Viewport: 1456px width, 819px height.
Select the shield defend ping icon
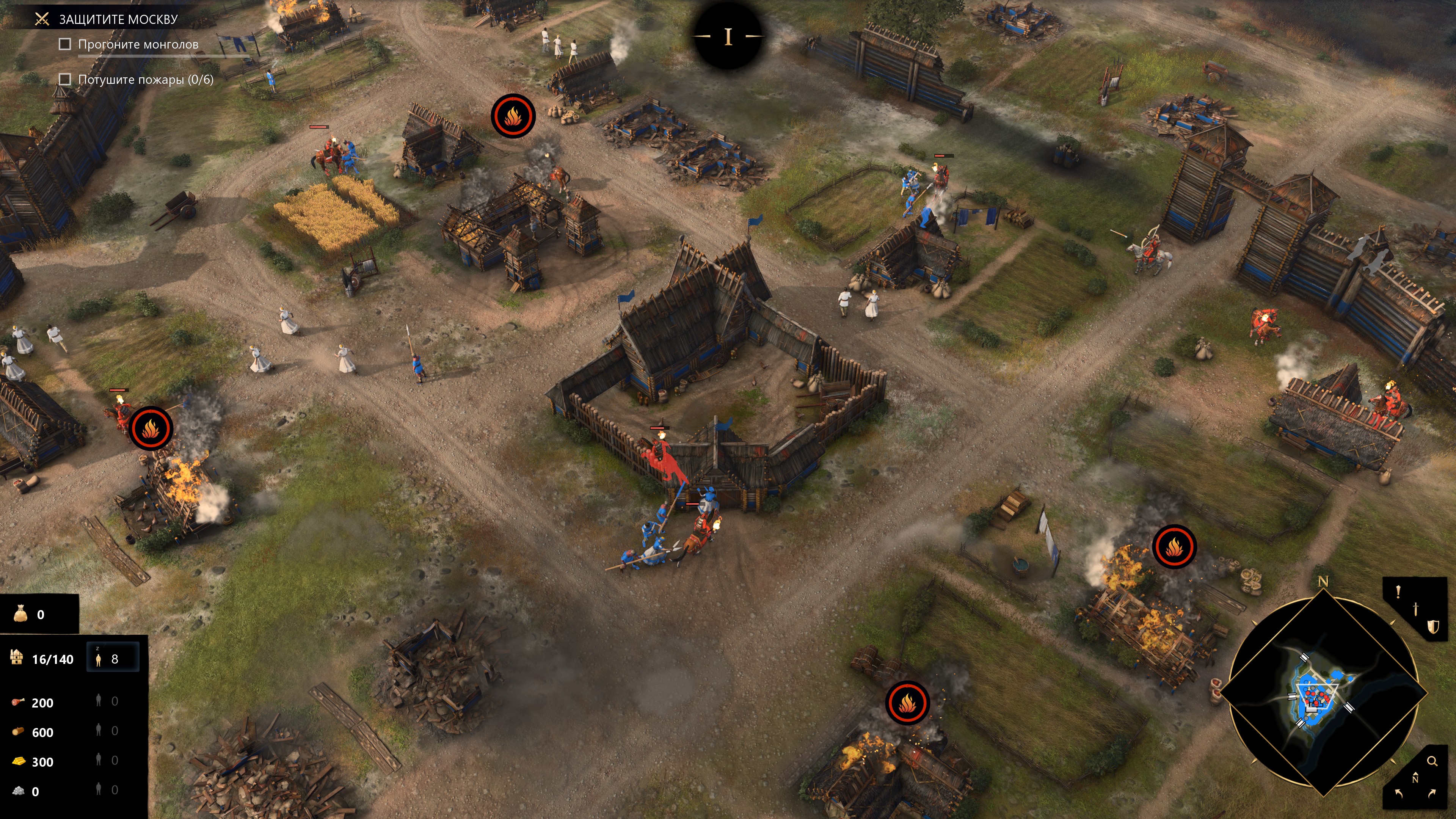click(1433, 626)
